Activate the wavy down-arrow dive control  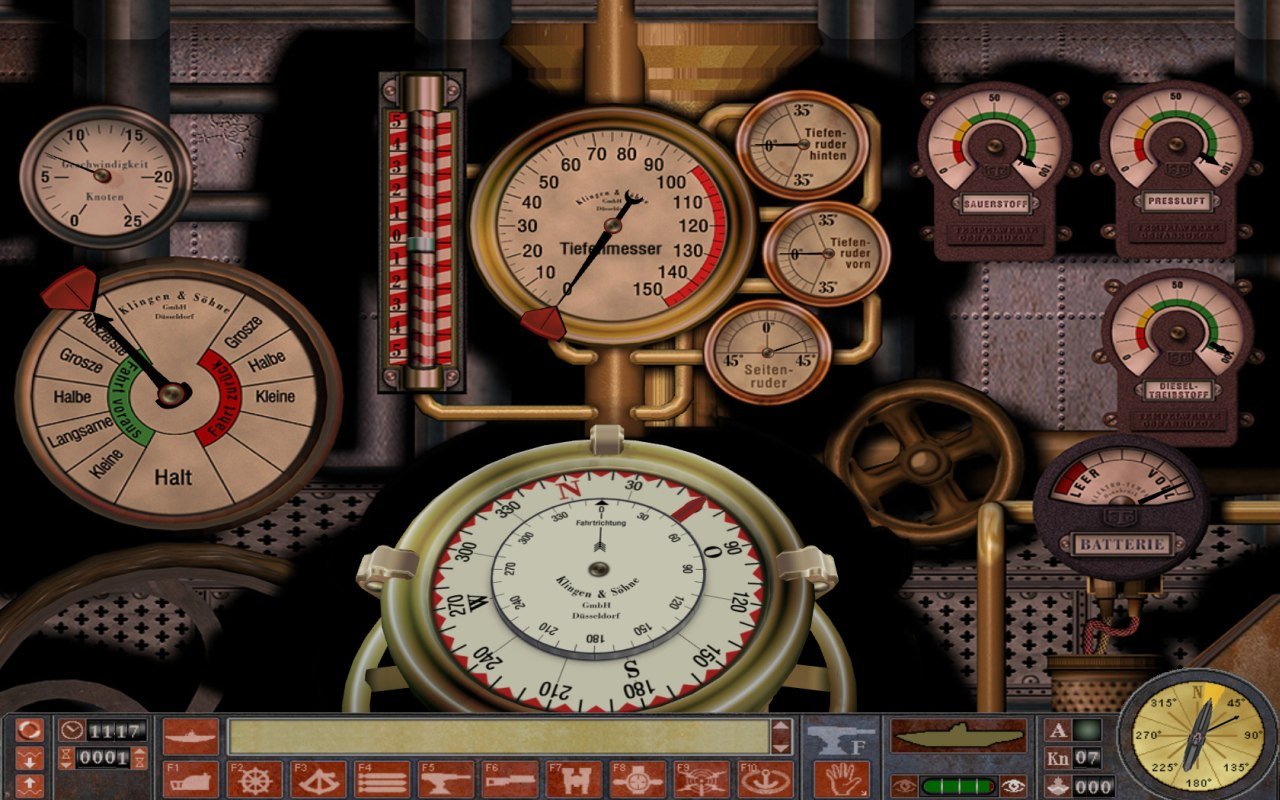click(30, 758)
